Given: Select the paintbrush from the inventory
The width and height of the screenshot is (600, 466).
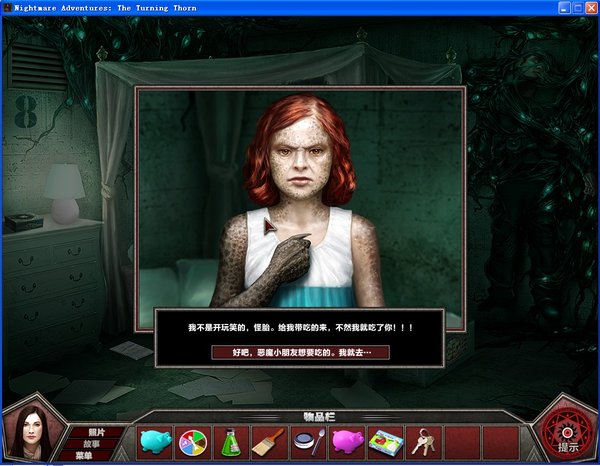Looking at the screenshot, I should pos(270,442).
